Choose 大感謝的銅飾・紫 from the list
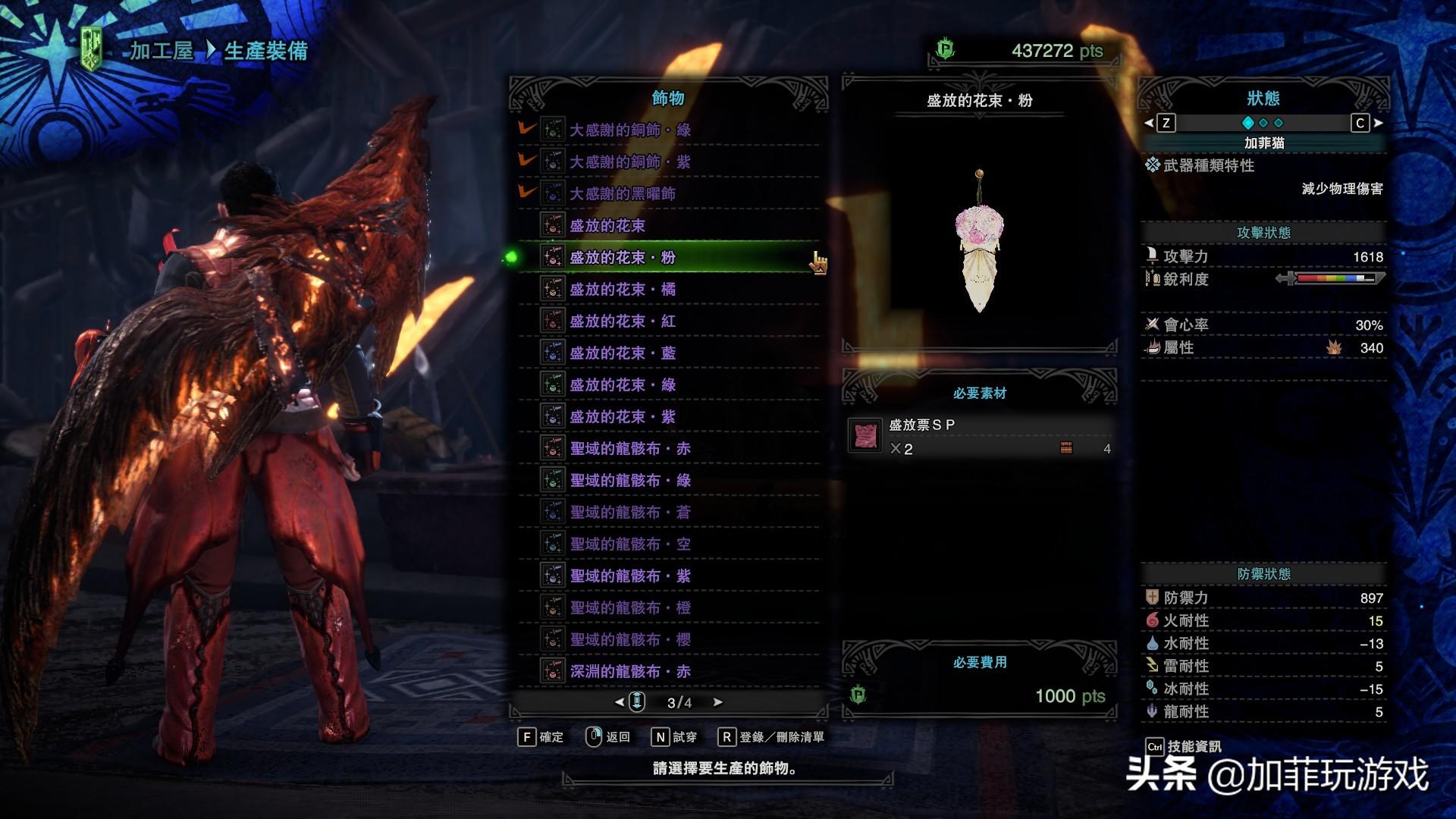The image size is (1456, 819). coord(629,162)
